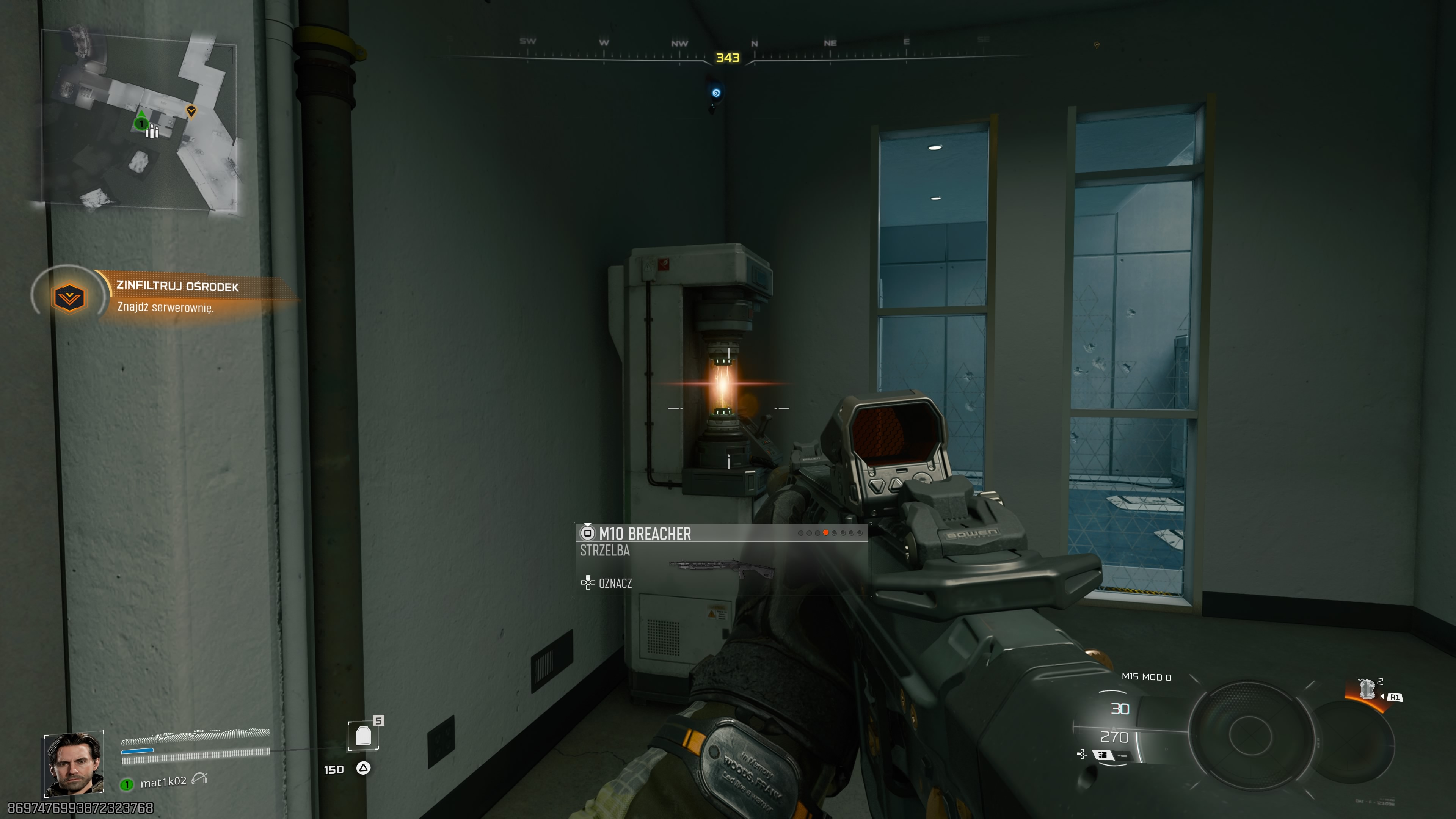Select the grenade icon beside the R1 prompt
The height and width of the screenshot is (819, 1456).
coord(1367,689)
